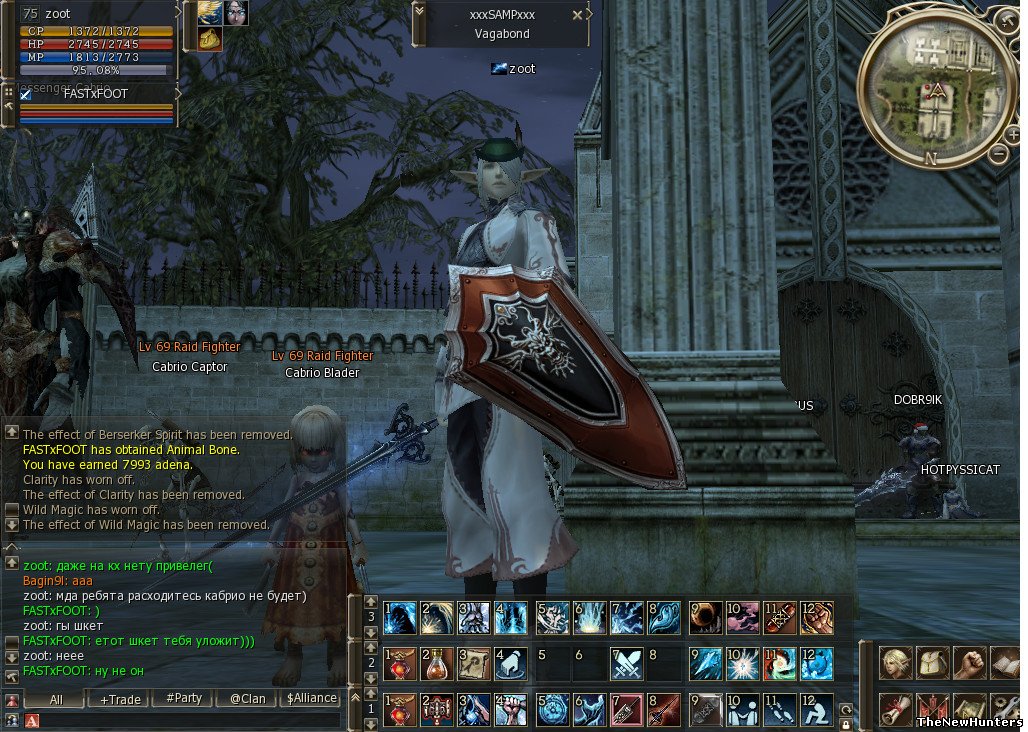
Task: Zoom in the minimap with plus button
Action: [1012, 135]
